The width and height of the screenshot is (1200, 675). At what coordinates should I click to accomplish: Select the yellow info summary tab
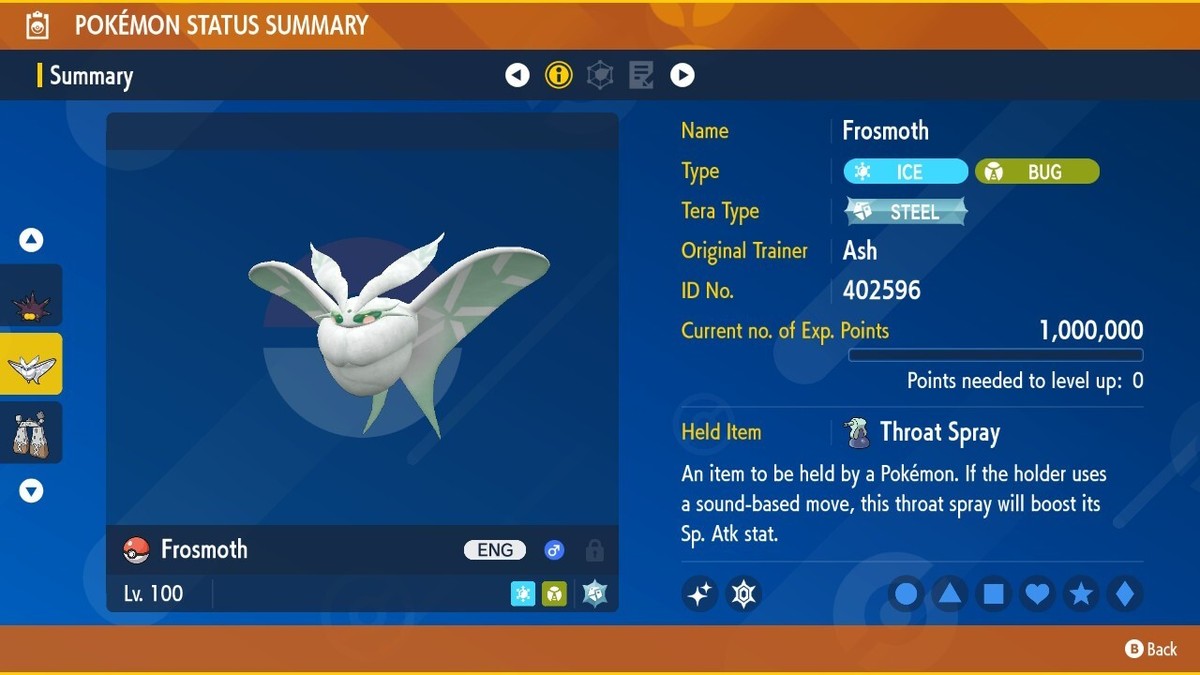coord(558,75)
